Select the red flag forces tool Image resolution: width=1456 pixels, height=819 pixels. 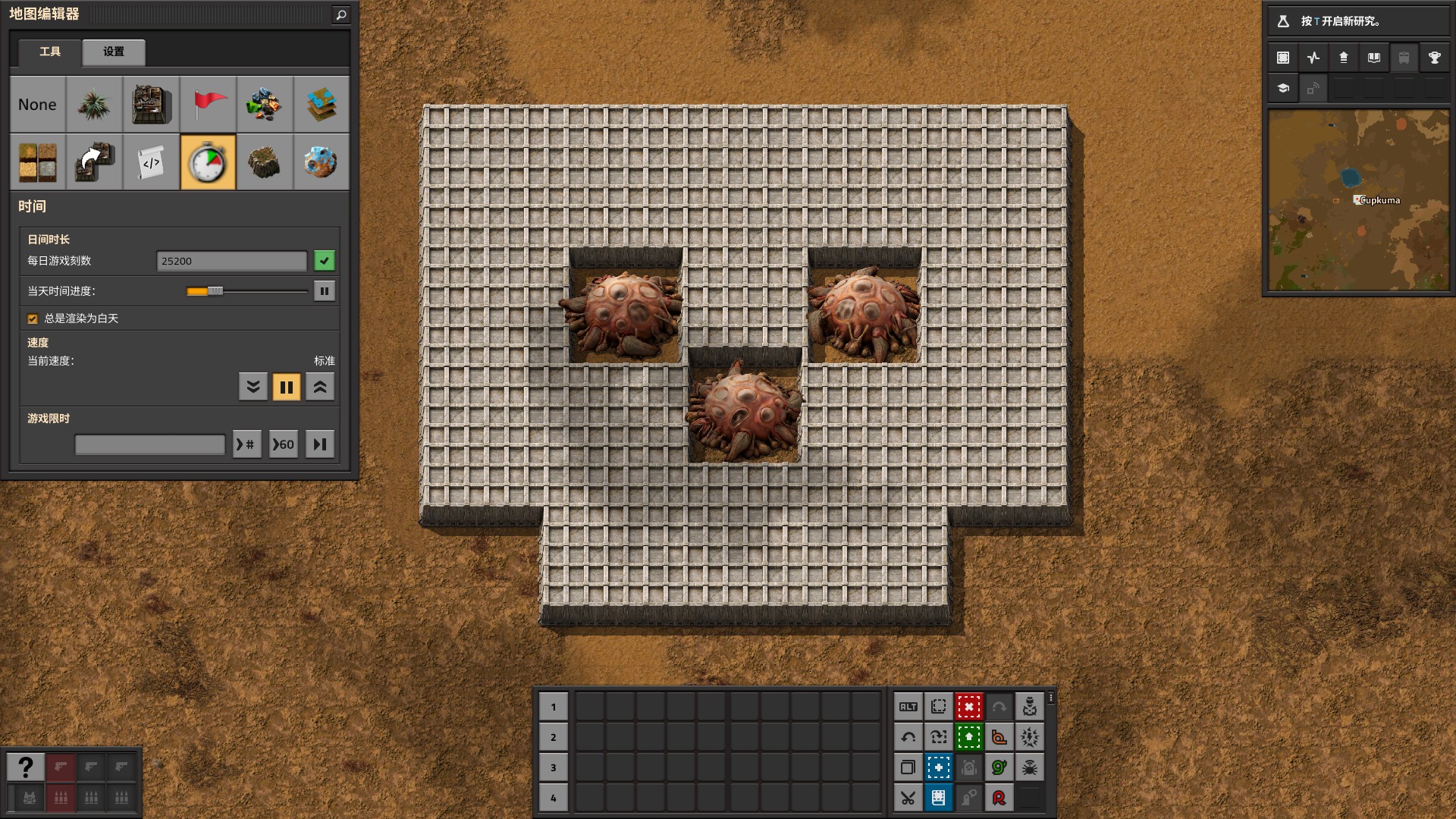point(208,105)
